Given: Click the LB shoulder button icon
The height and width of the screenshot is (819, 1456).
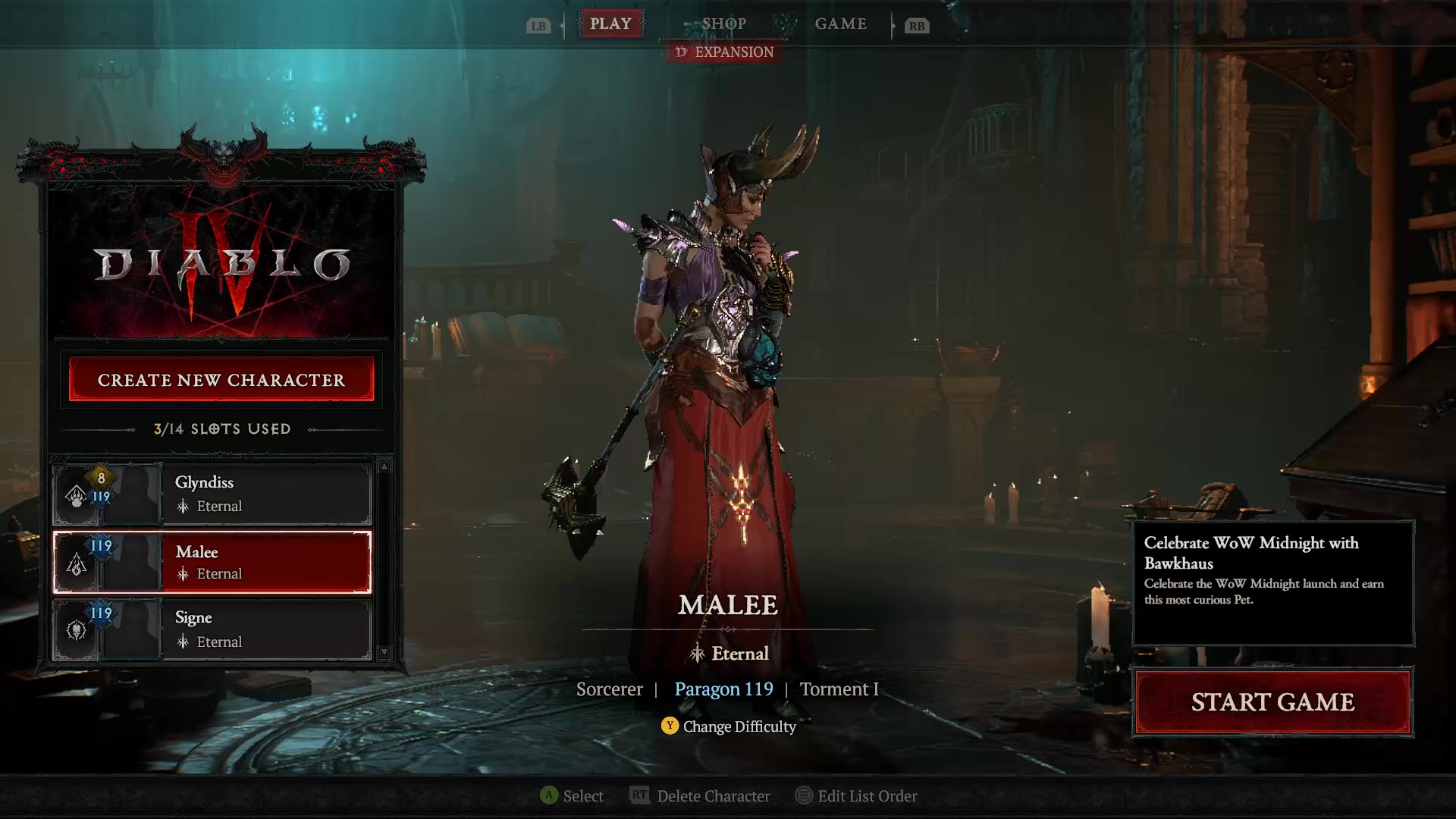Looking at the screenshot, I should pyautogui.click(x=538, y=25).
